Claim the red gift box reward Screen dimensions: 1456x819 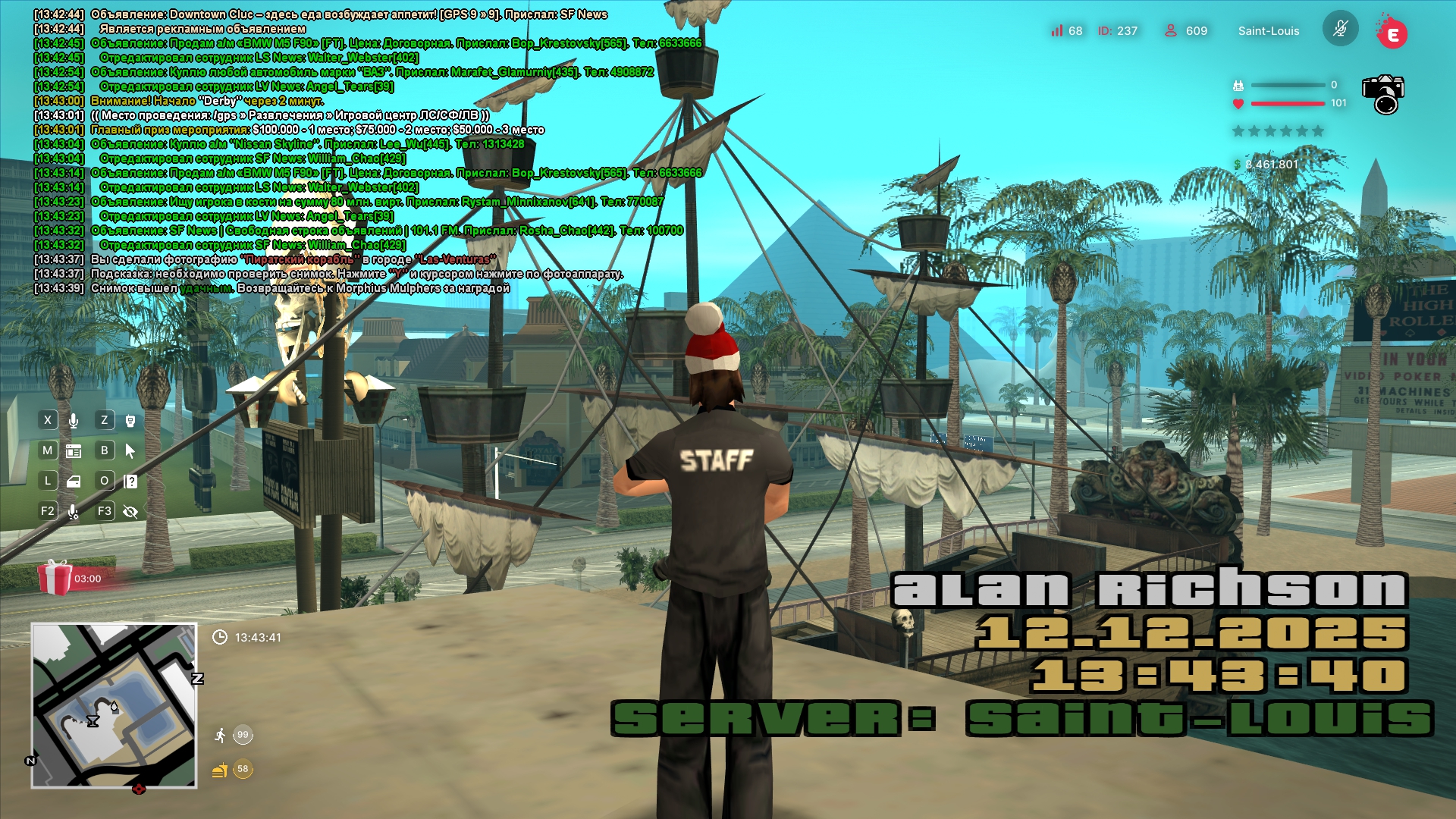(55, 578)
